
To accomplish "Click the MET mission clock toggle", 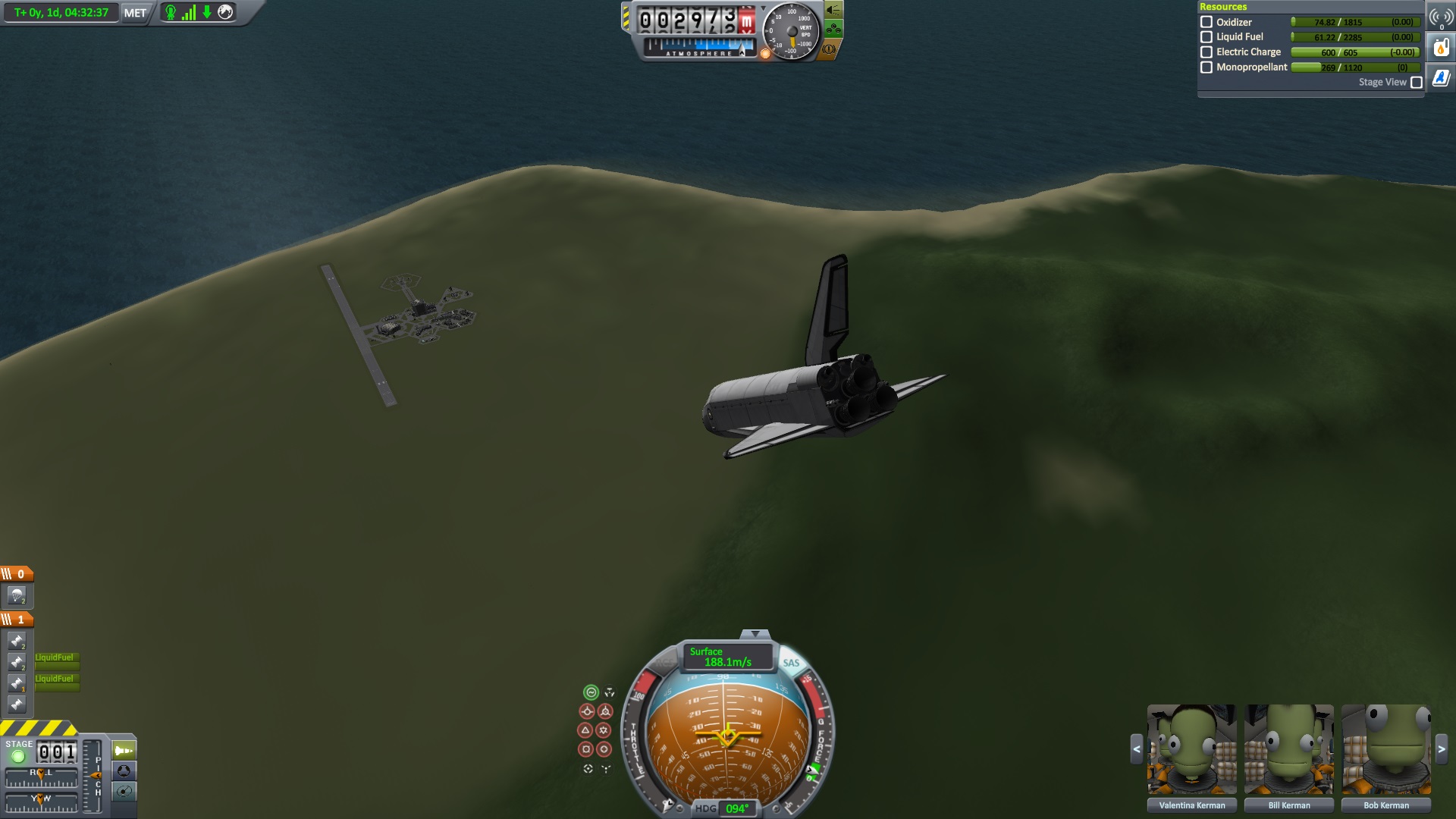I will coord(135,13).
